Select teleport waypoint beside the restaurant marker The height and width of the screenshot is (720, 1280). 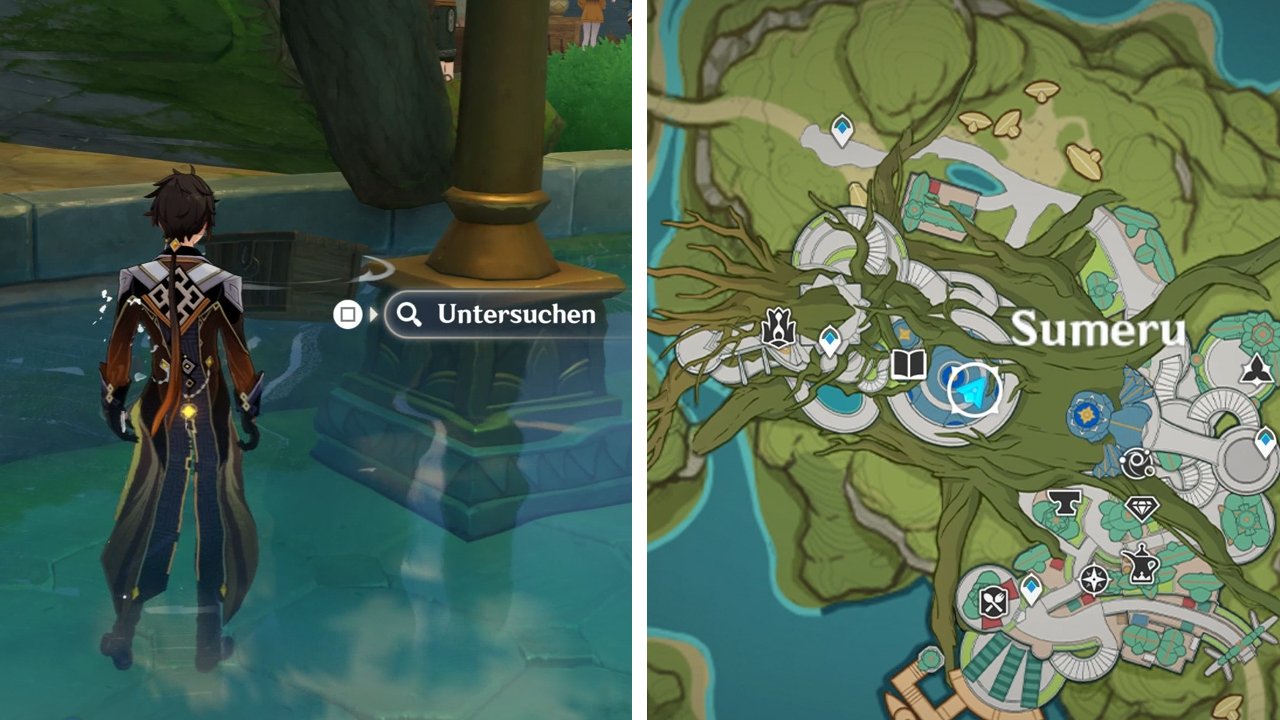tap(1031, 588)
